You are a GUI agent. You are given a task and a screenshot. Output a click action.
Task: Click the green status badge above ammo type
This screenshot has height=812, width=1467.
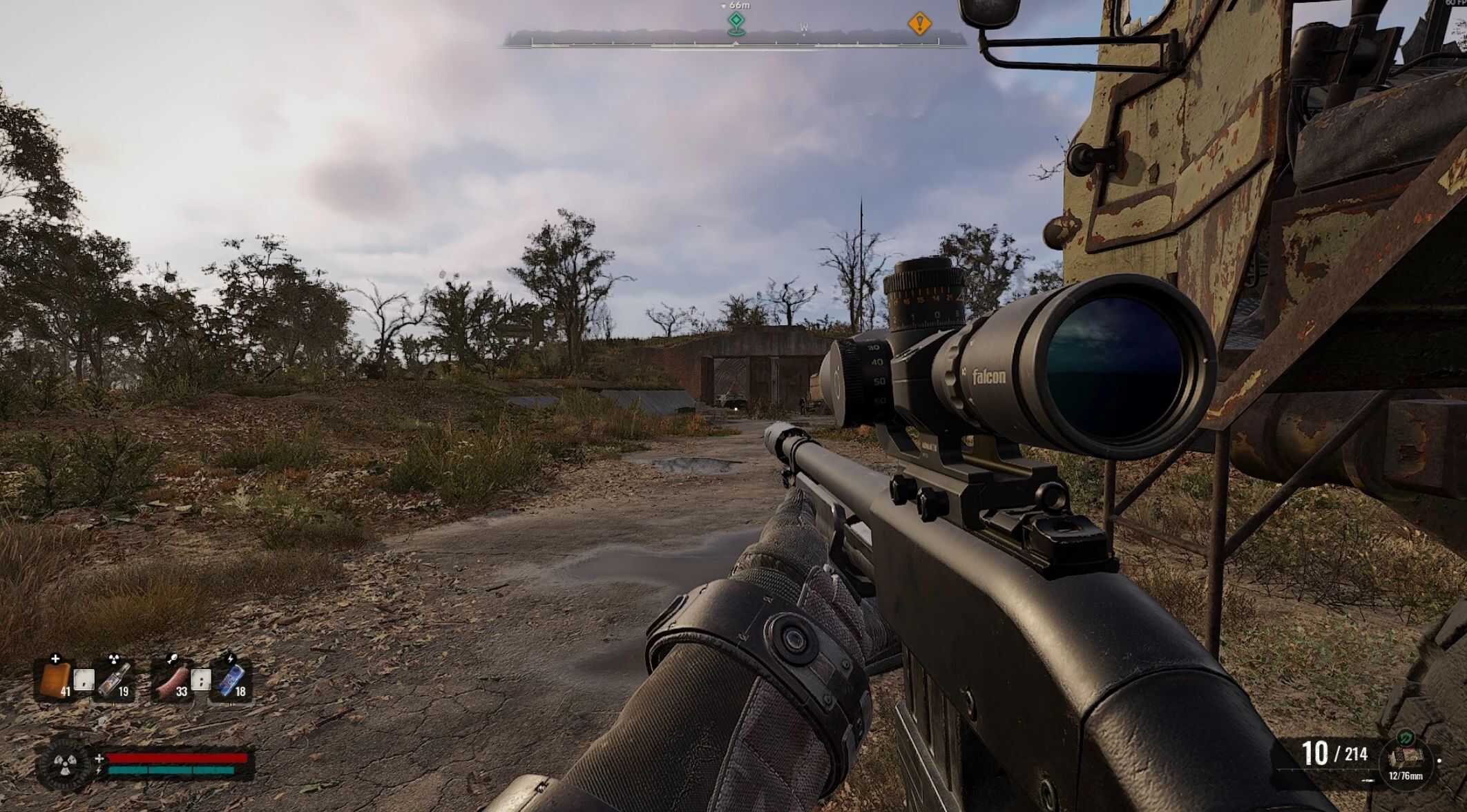pyautogui.click(x=1405, y=737)
